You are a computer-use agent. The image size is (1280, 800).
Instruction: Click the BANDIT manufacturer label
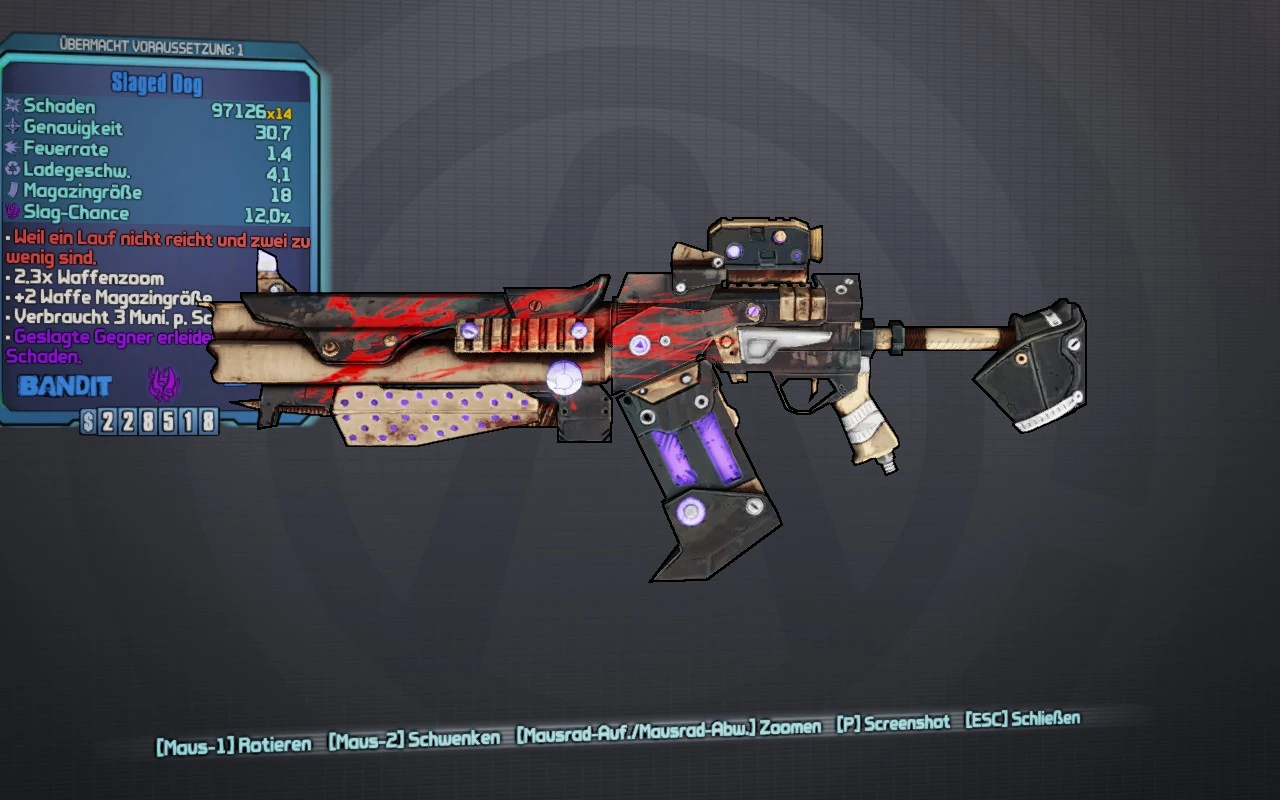pos(65,385)
